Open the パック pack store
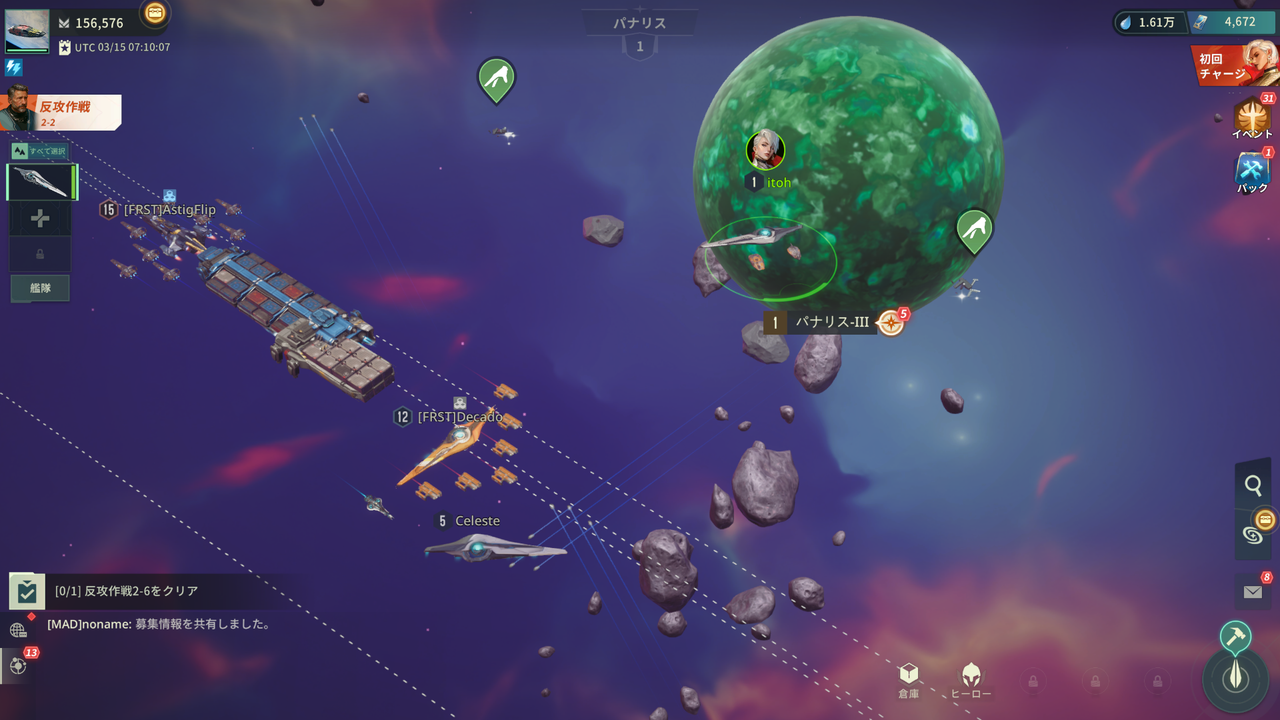The image size is (1280, 720). click(1252, 170)
